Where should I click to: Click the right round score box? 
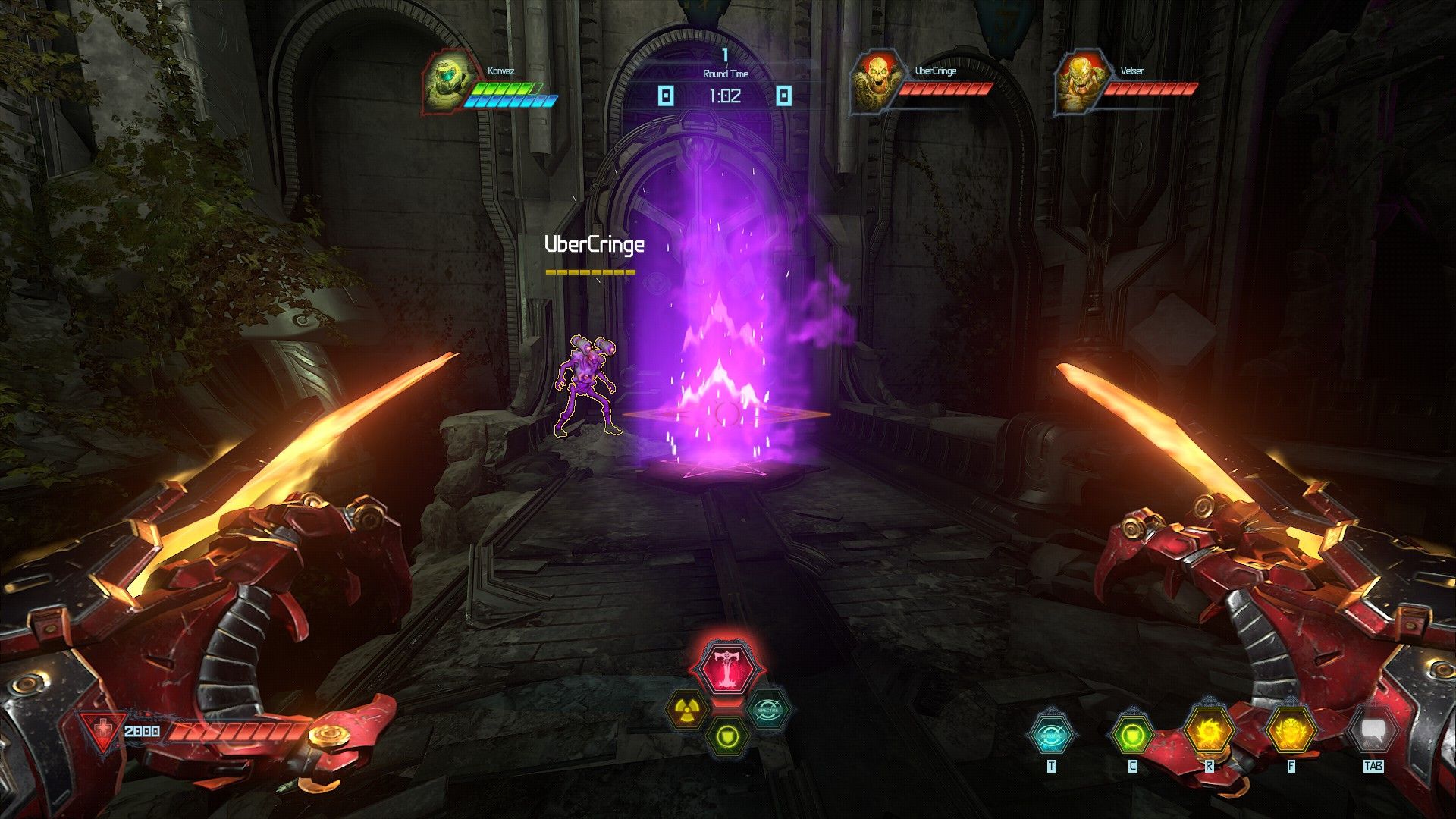[x=785, y=96]
